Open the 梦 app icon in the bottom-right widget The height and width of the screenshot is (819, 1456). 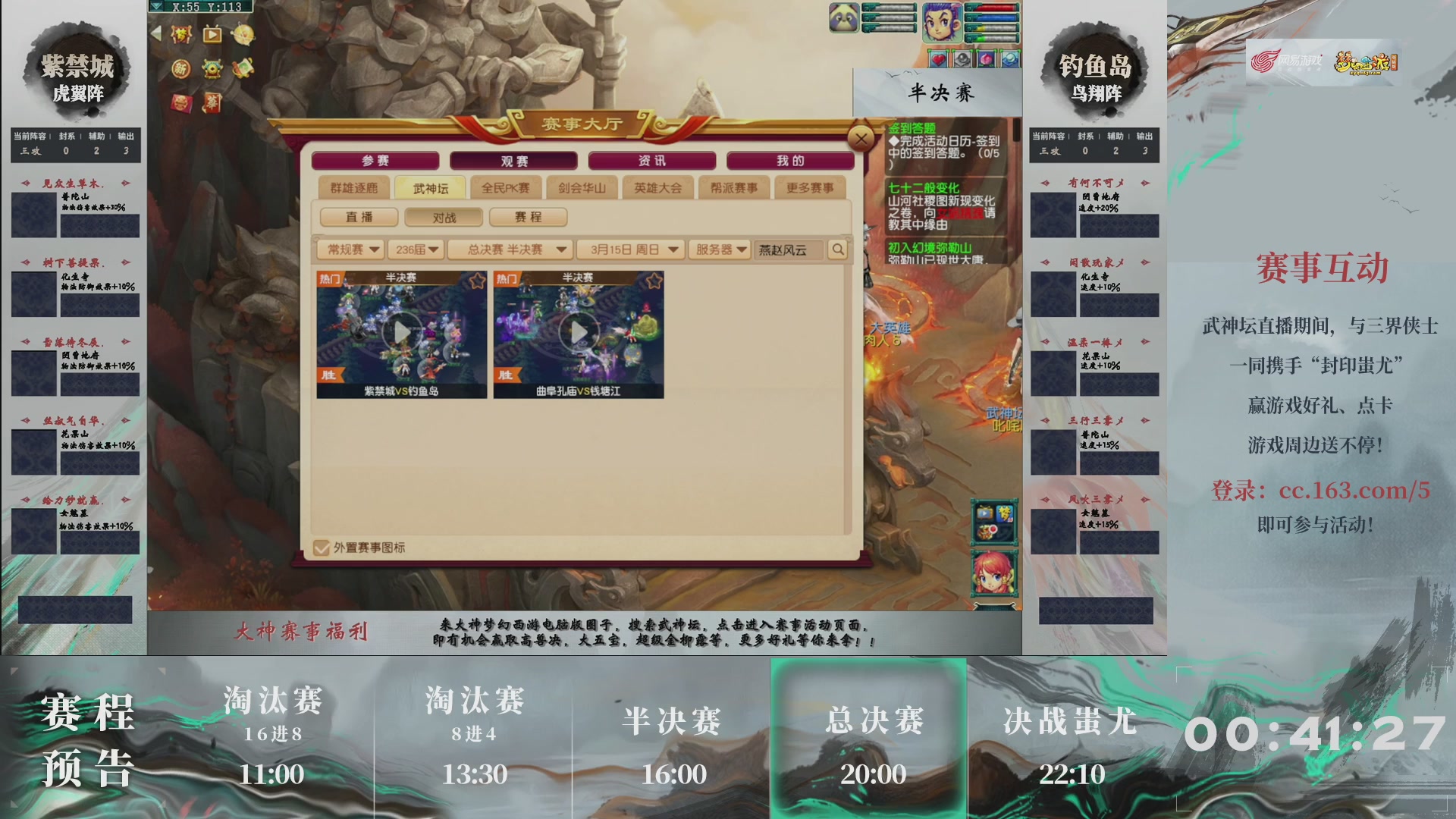1005,513
